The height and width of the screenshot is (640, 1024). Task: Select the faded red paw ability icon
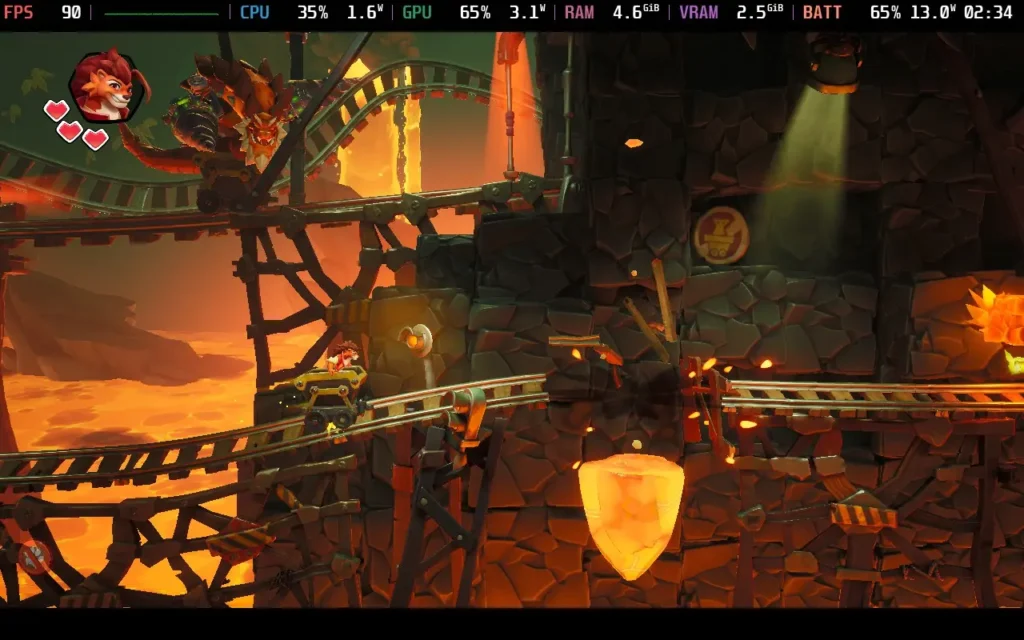33,556
